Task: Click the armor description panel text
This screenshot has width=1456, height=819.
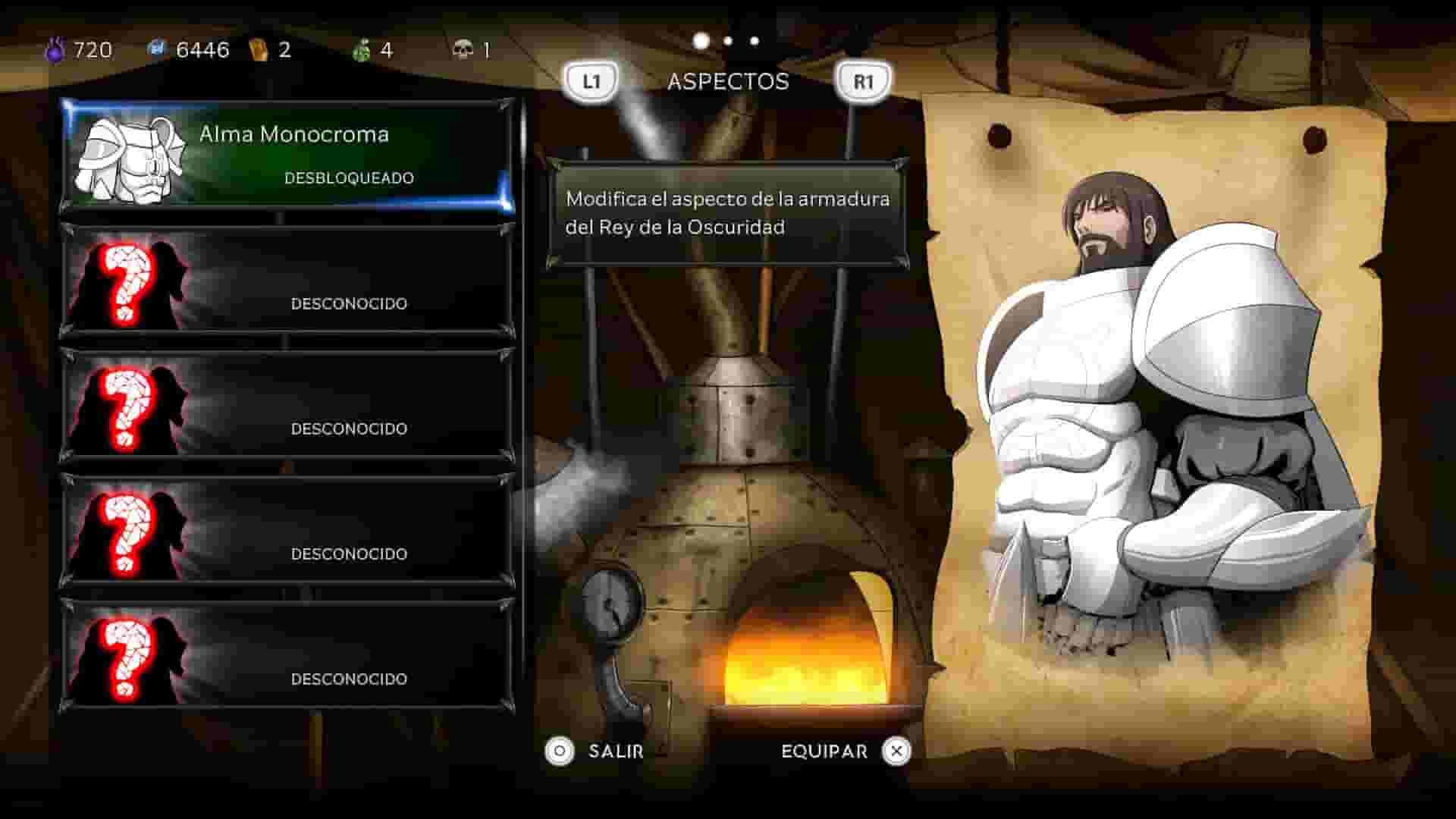Action: coord(726,214)
